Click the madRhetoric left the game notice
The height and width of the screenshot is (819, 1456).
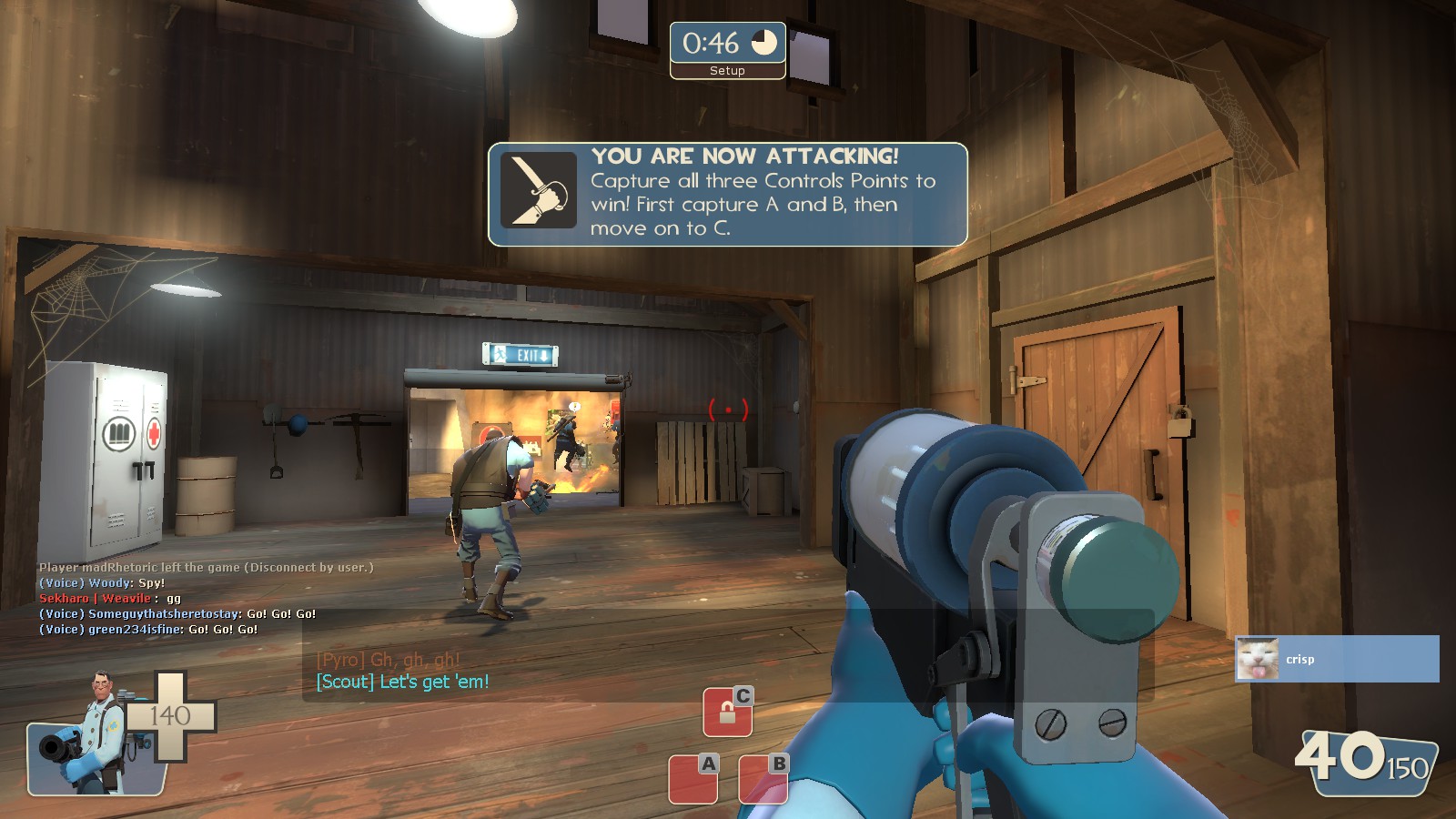(205, 566)
